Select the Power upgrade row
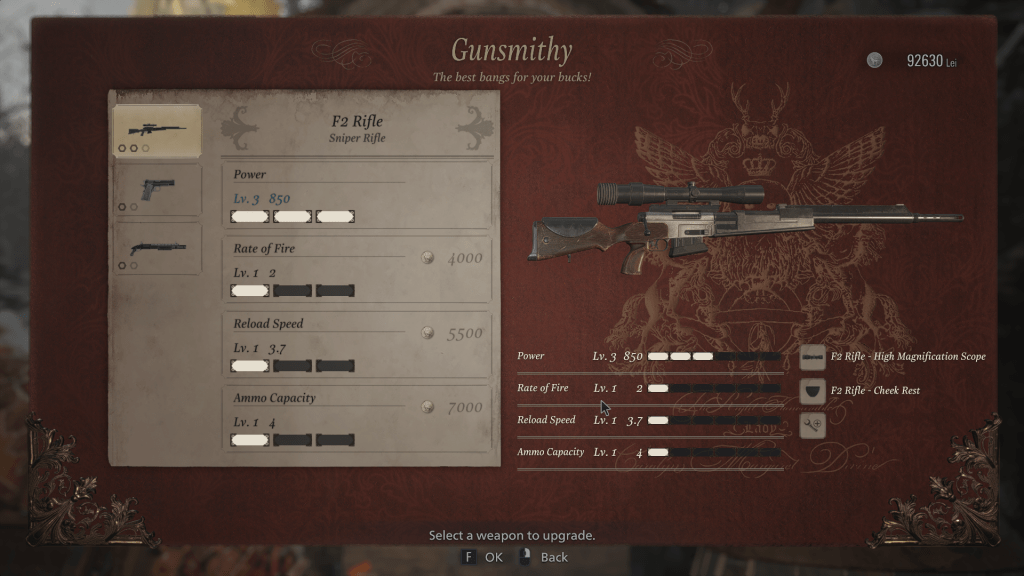Image resolution: width=1024 pixels, height=576 pixels. point(357,195)
